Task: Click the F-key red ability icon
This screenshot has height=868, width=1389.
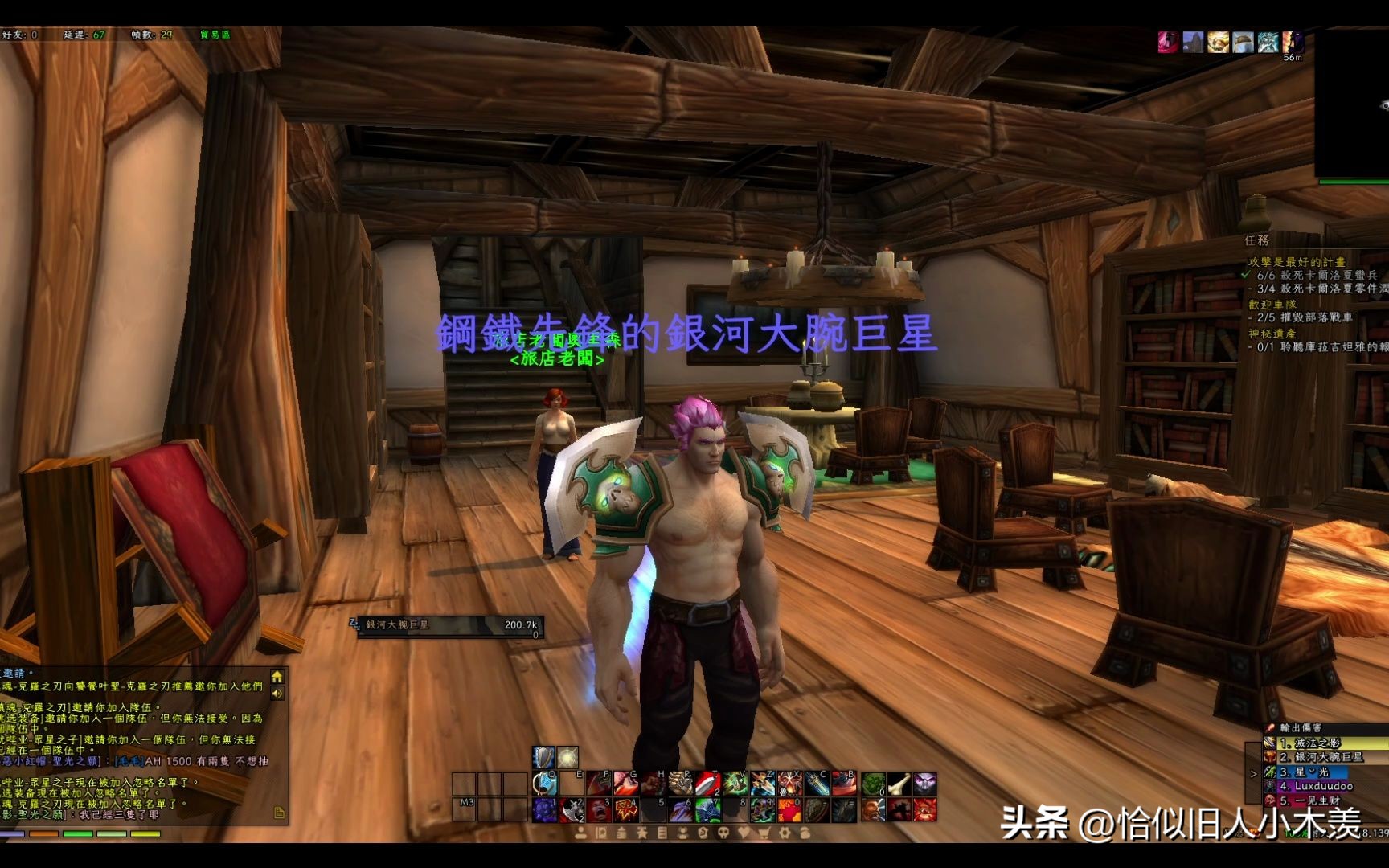Action: [x=600, y=783]
